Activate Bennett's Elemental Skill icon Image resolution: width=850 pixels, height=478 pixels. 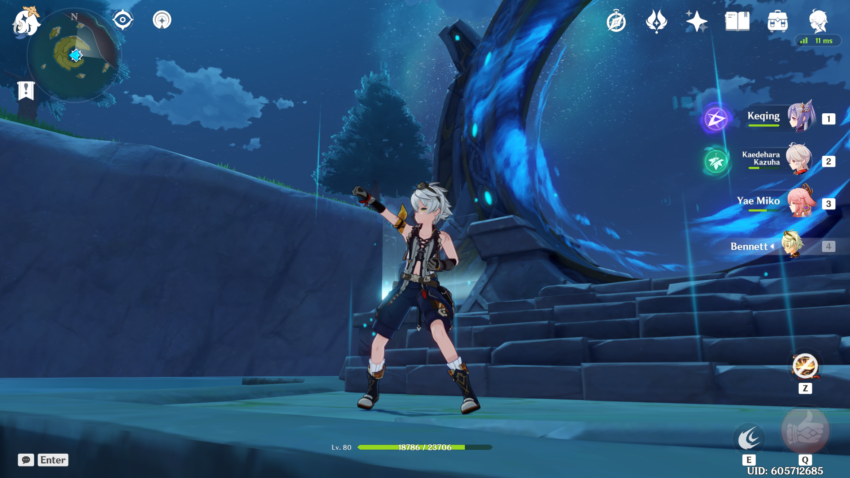click(748, 437)
